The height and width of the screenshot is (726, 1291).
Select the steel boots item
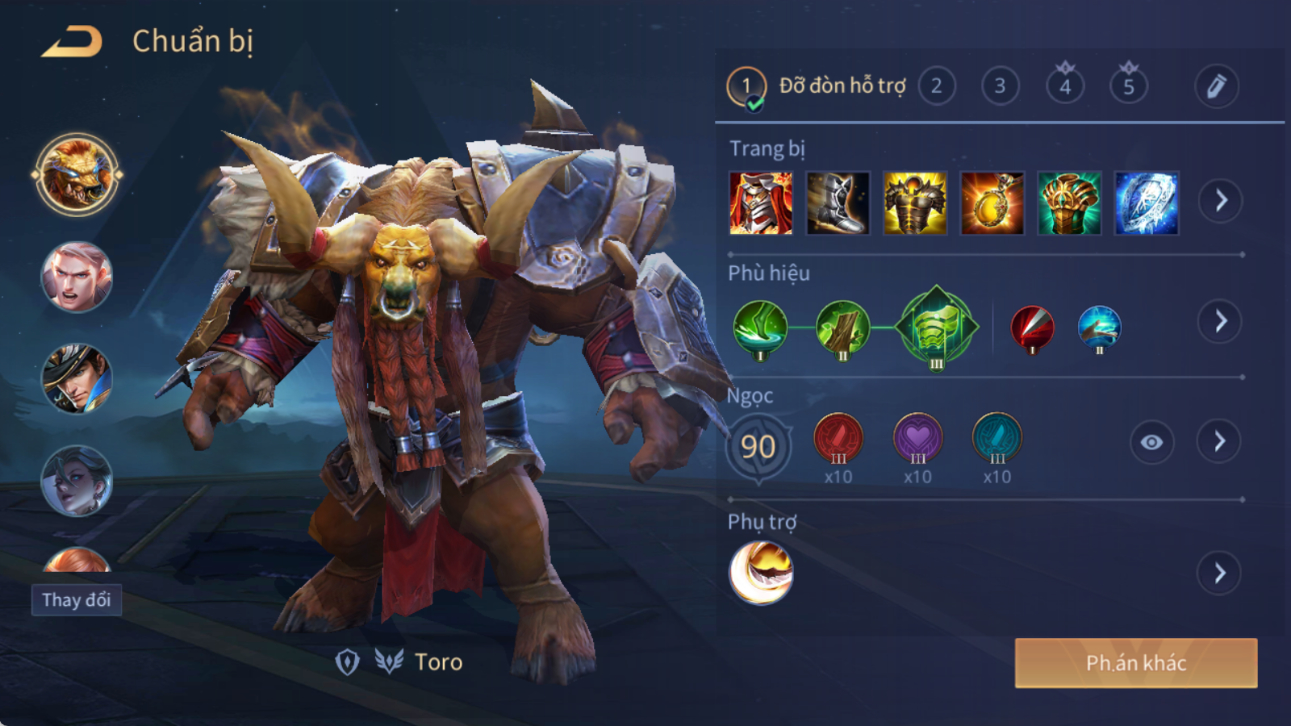pos(838,203)
